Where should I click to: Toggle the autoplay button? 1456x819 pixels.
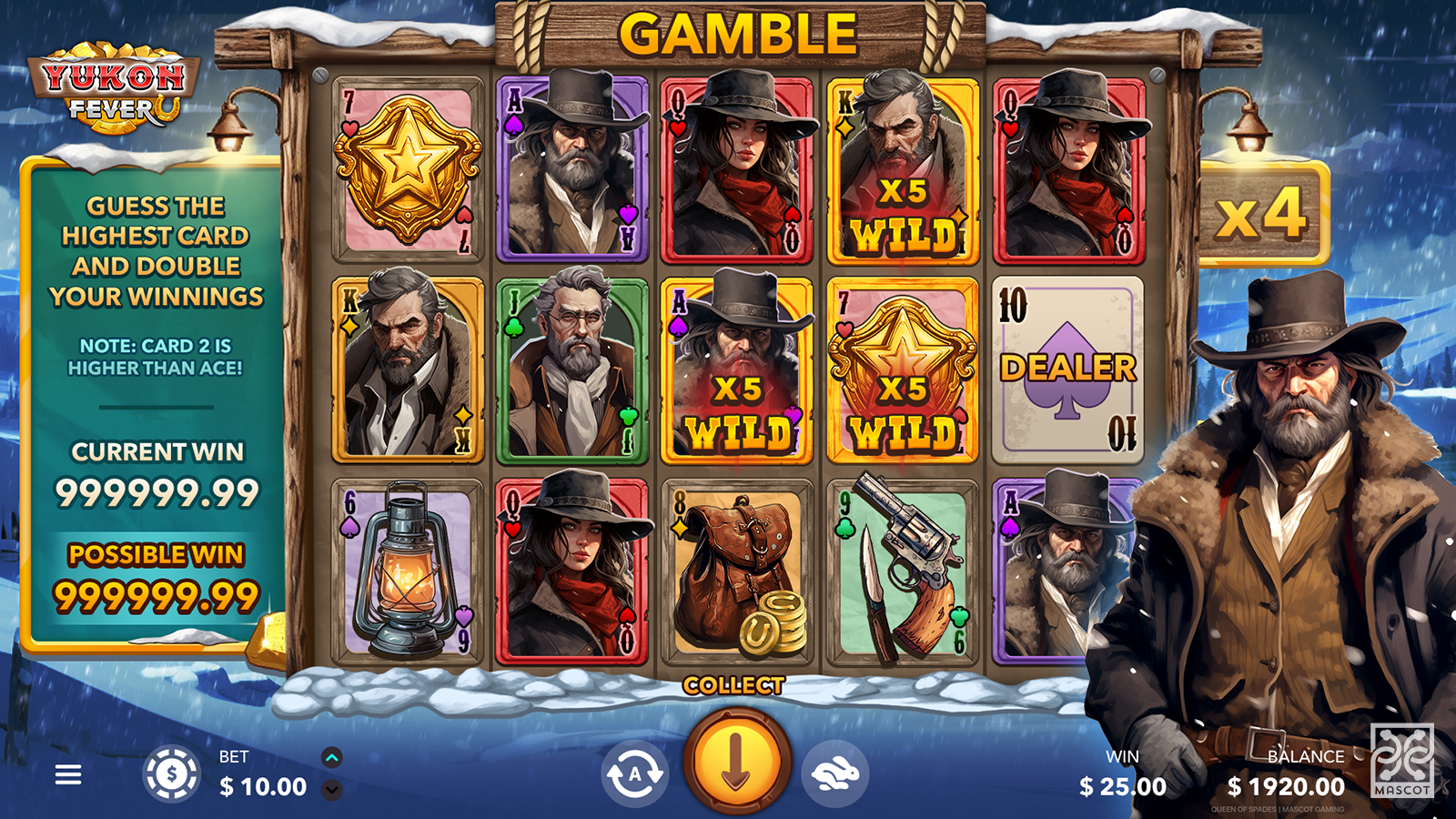[634, 774]
